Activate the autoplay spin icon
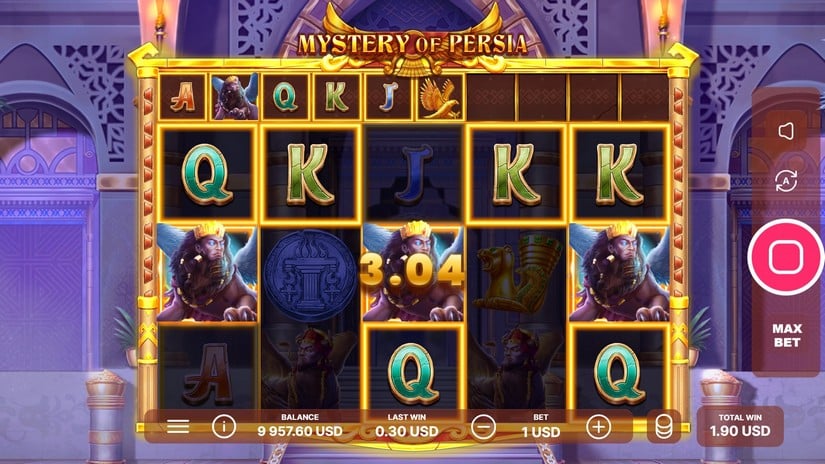This screenshot has height=464, width=825. click(x=785, y=181)
